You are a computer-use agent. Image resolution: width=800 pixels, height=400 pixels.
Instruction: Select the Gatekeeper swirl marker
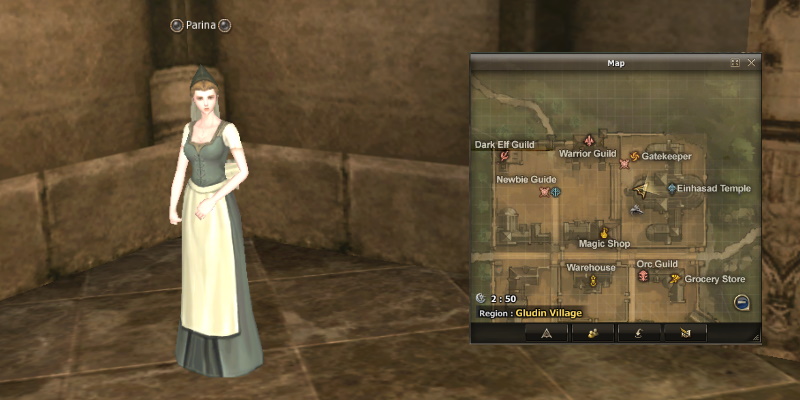point(634,156)
